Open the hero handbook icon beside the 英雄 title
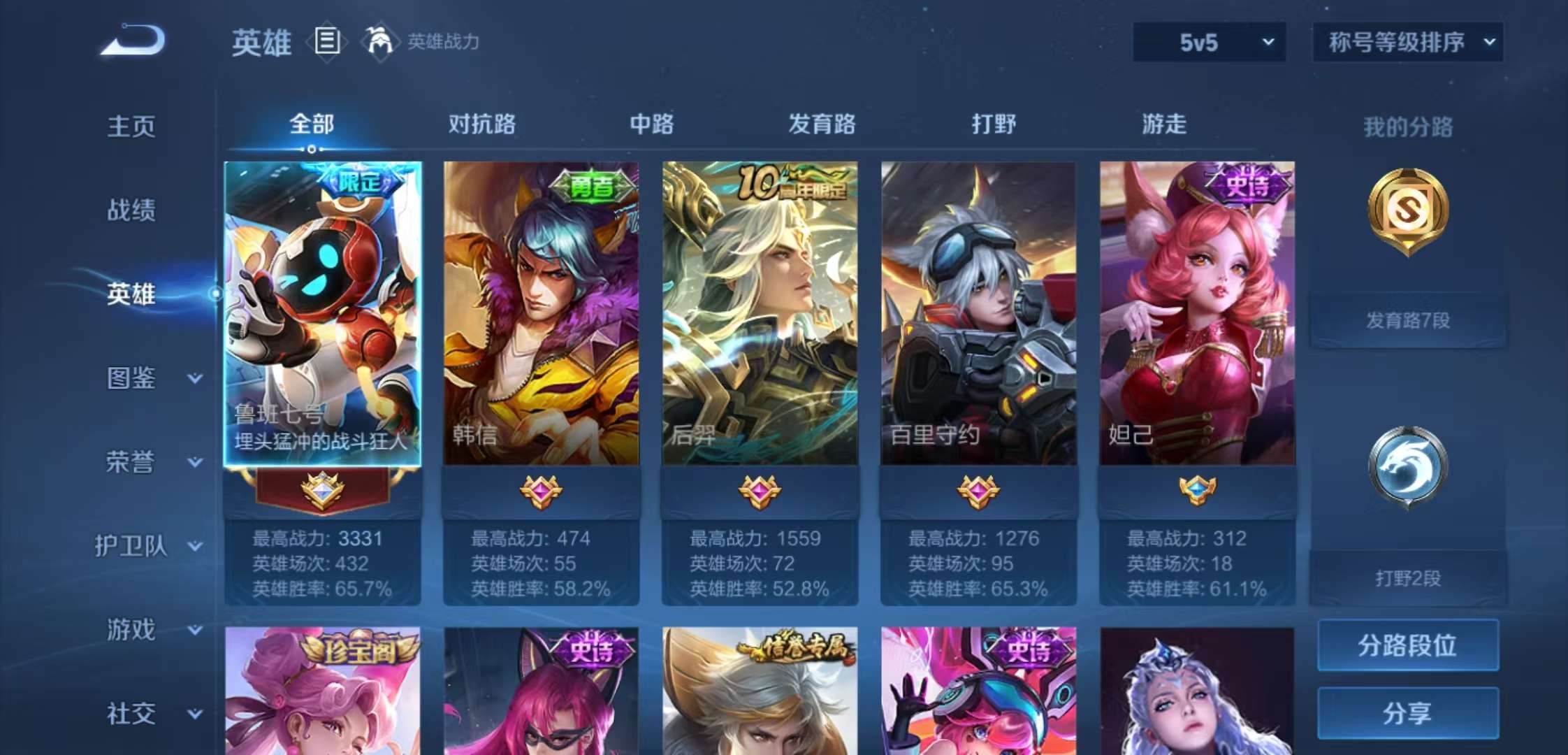The height and width of the screenshot is (755, 1568). click(326, 42)
